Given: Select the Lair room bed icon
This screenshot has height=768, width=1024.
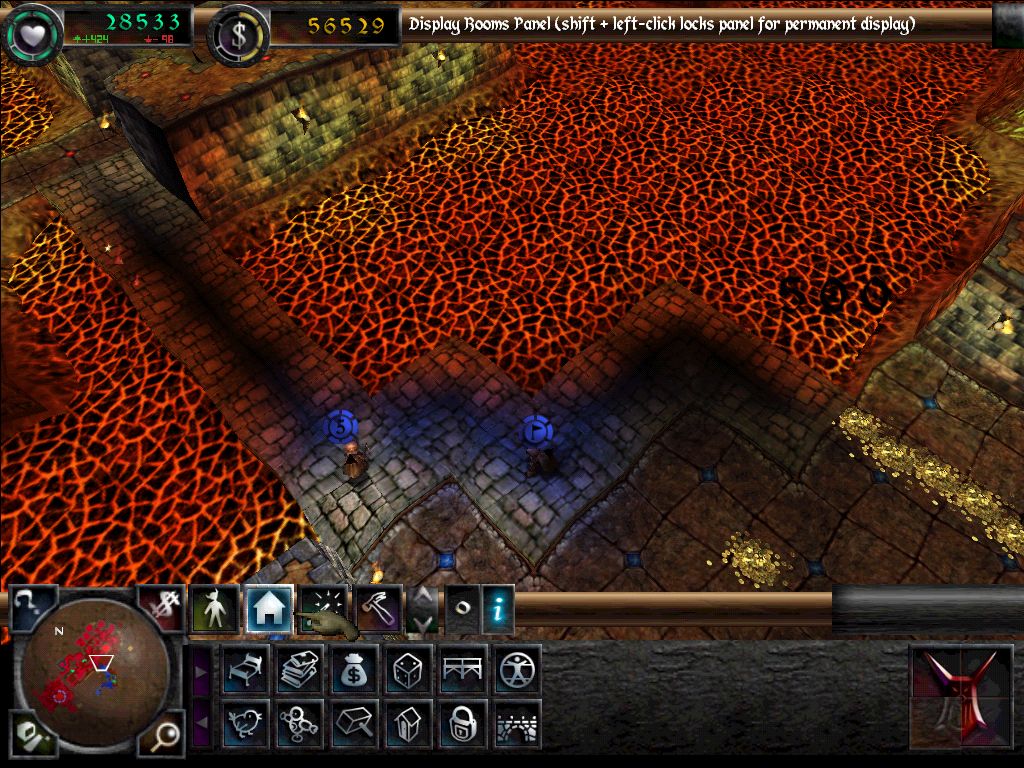Looking at the screenshot, I should [x=245, y=669].
